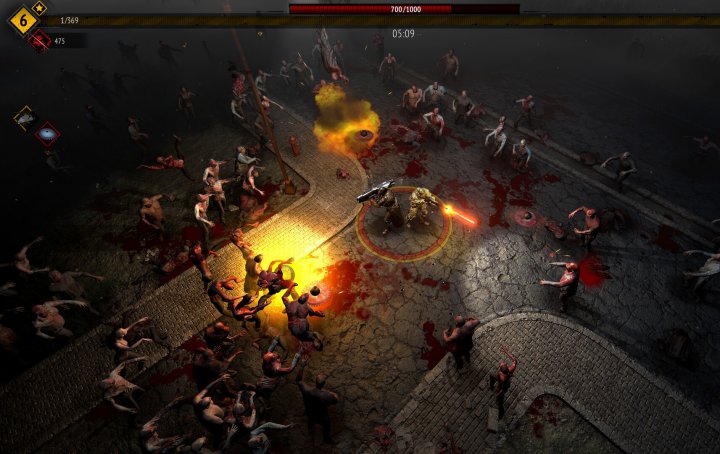Click the yellow level 6 diamond badge
Viewport: 720px width, 454px height.
[23, 18]
